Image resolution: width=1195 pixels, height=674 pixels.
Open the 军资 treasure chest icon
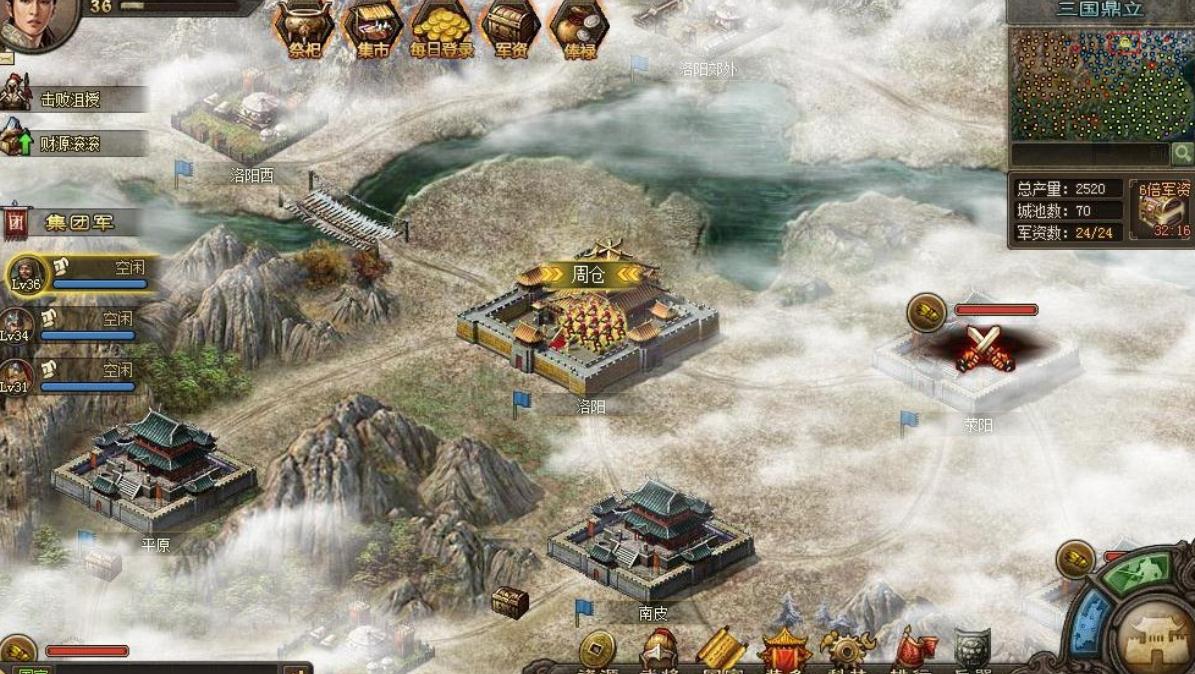coord(511,28)
